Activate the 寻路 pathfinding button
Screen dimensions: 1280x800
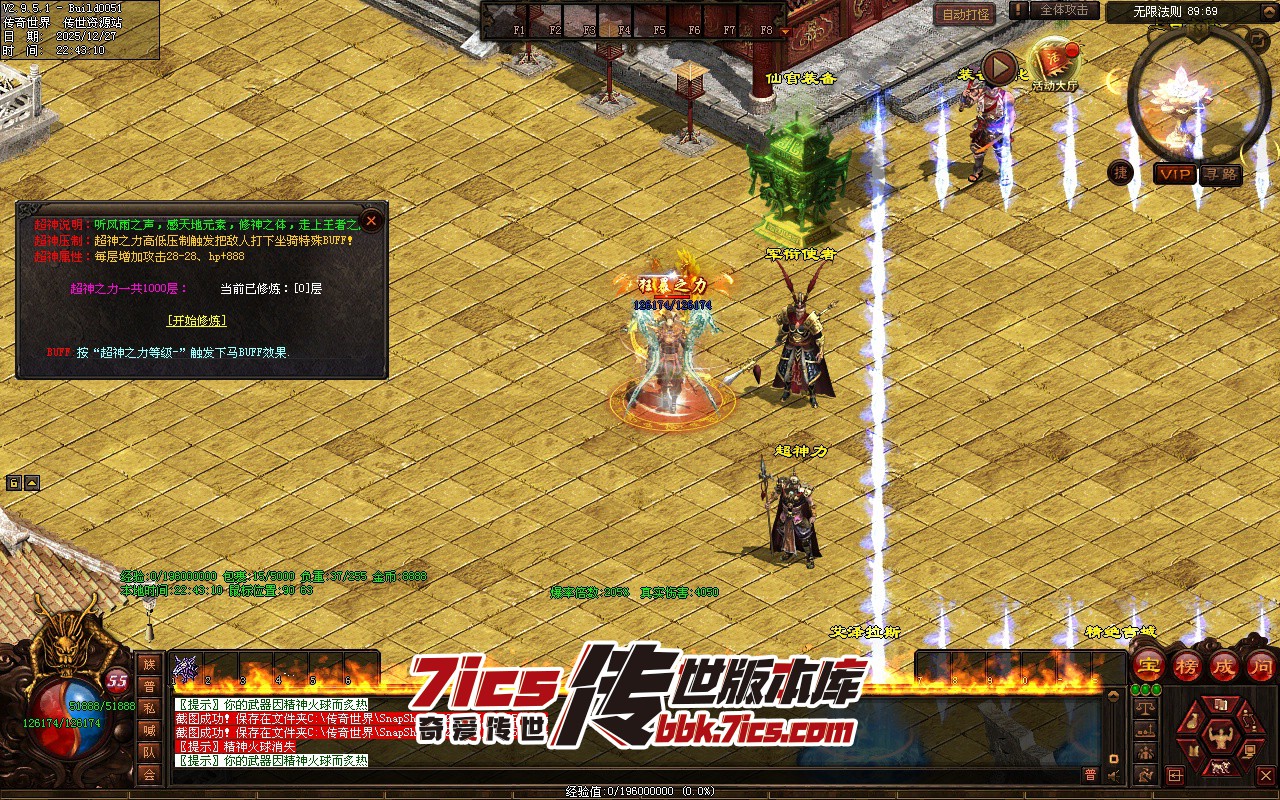1220,174
